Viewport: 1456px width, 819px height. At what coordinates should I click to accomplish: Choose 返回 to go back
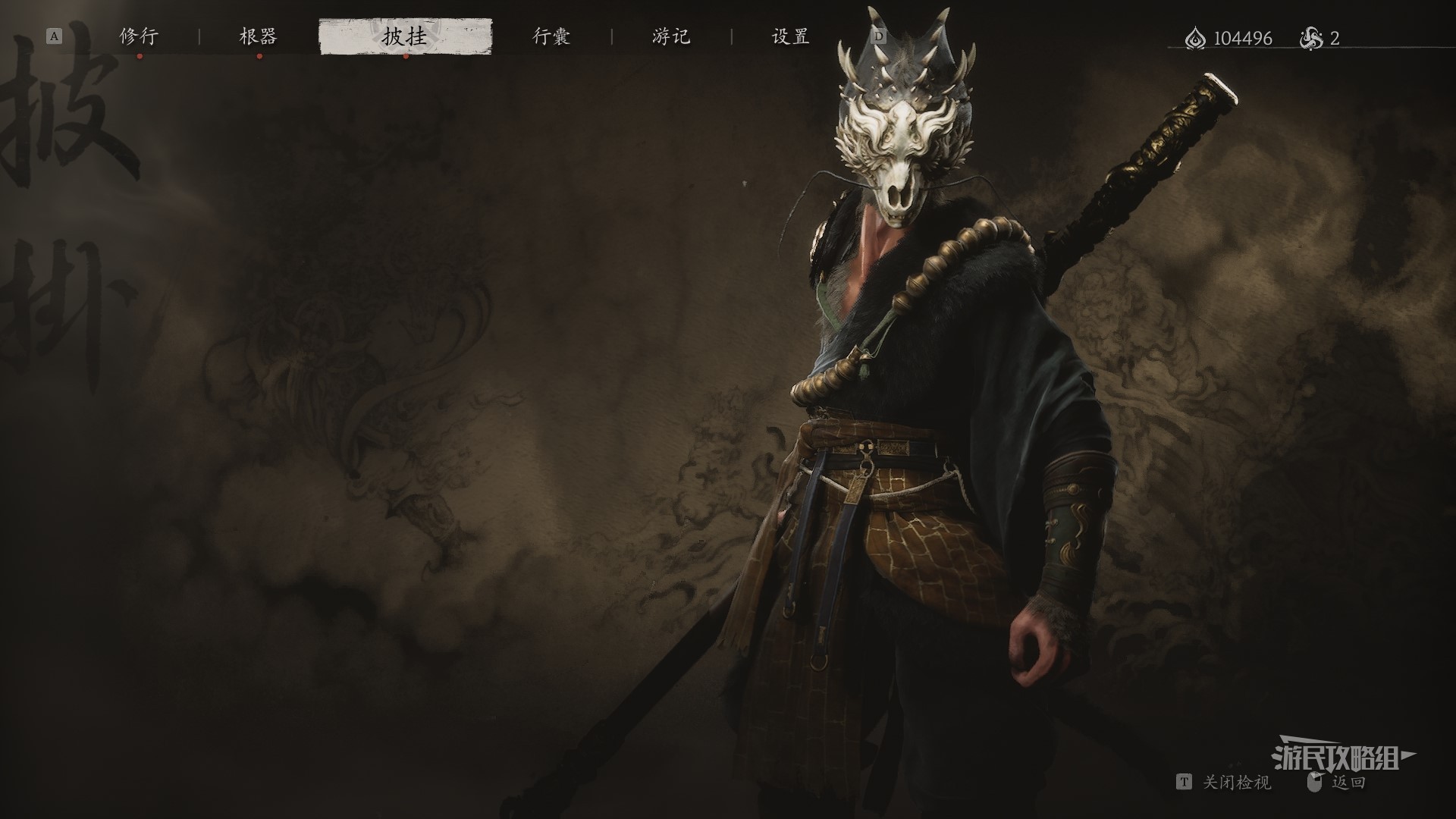pyautogui.click(x=1348, y=783)
